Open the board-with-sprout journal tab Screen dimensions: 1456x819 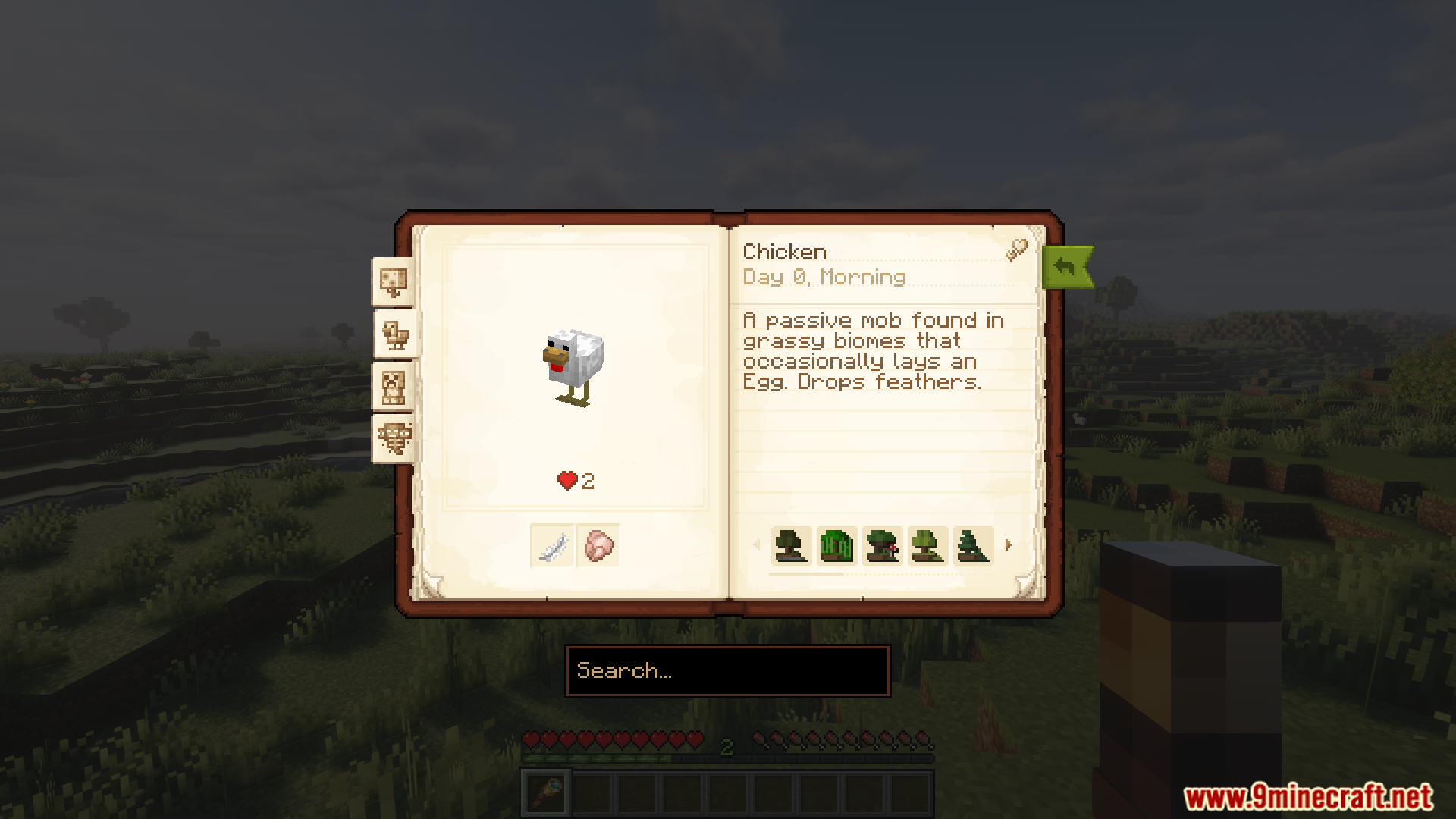(x=393, y=282)
